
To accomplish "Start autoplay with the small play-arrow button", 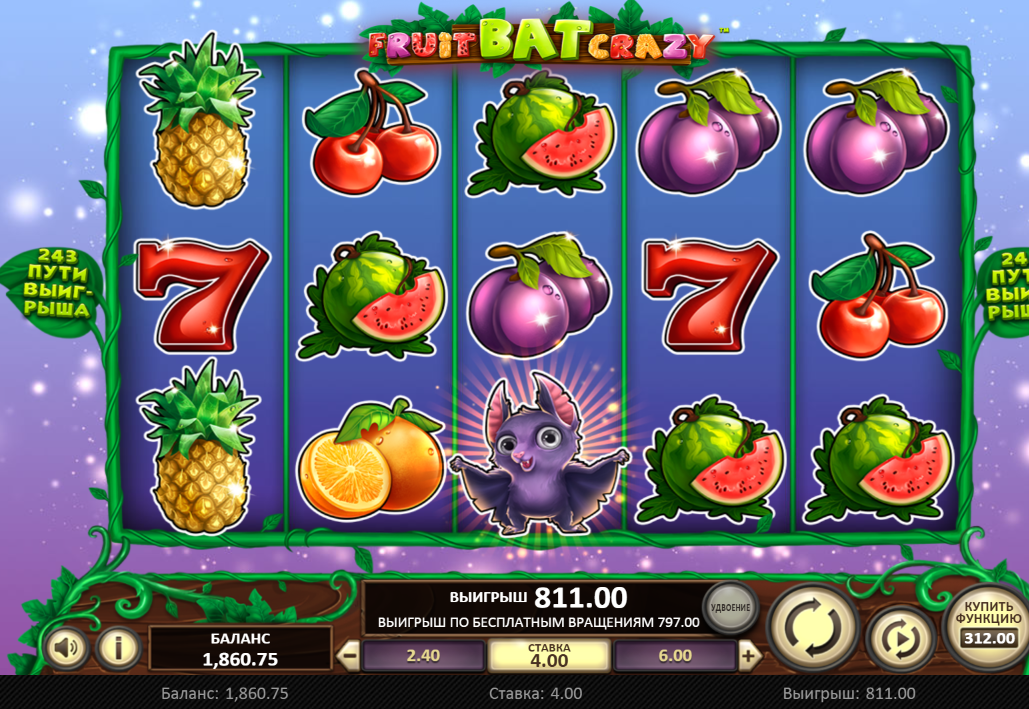I will coord(900,637).
